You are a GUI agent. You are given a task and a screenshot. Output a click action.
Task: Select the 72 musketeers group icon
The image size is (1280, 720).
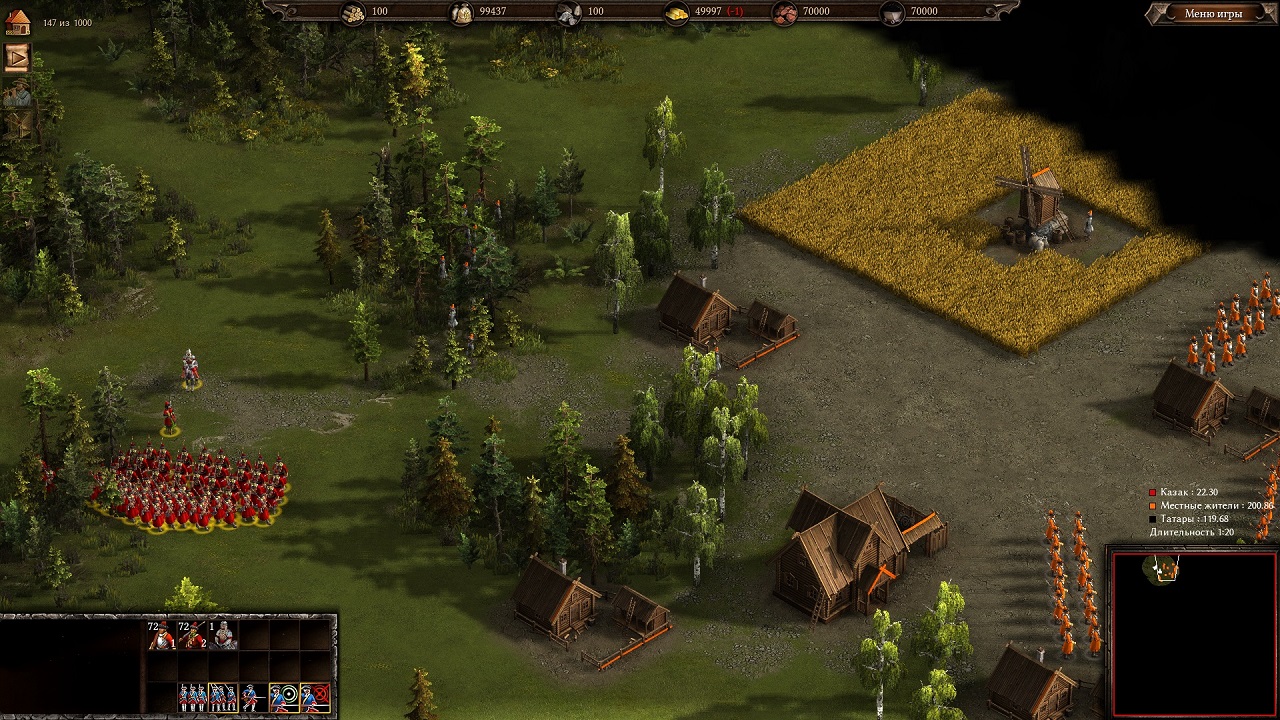[192, 635]
